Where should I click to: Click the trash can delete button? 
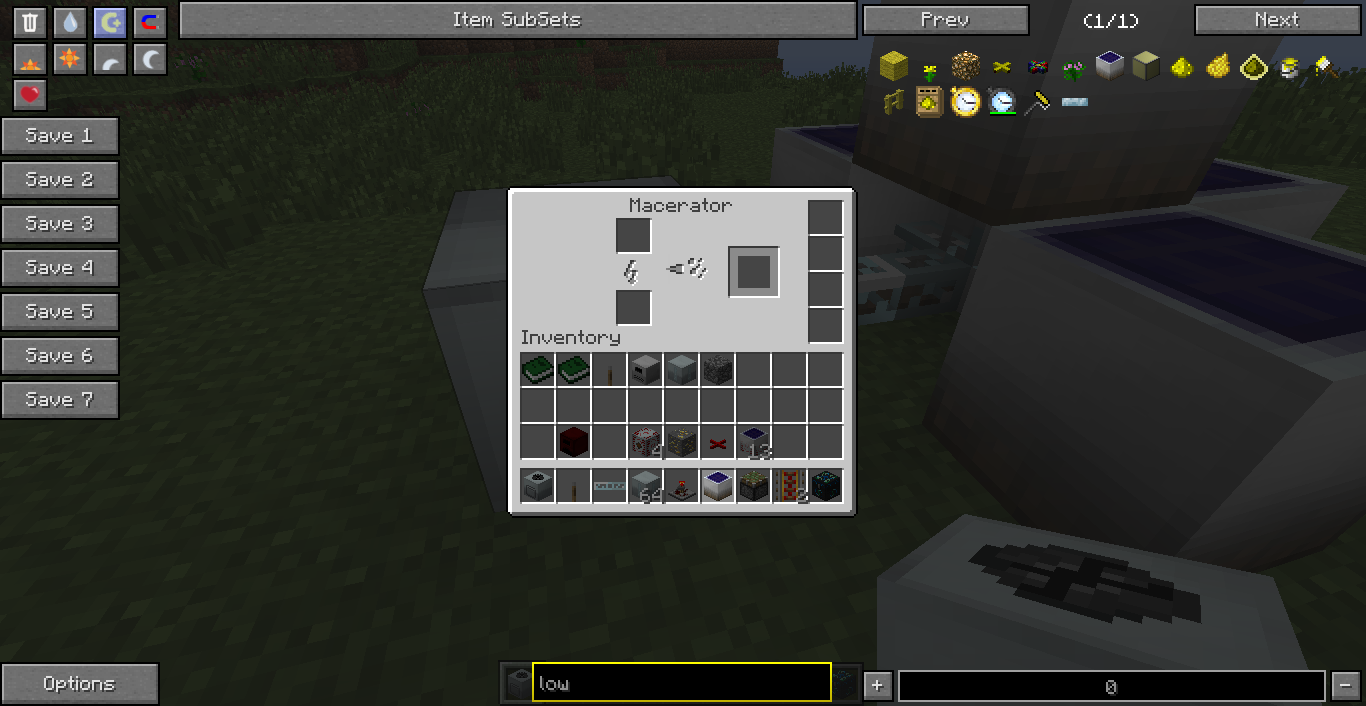30,22
